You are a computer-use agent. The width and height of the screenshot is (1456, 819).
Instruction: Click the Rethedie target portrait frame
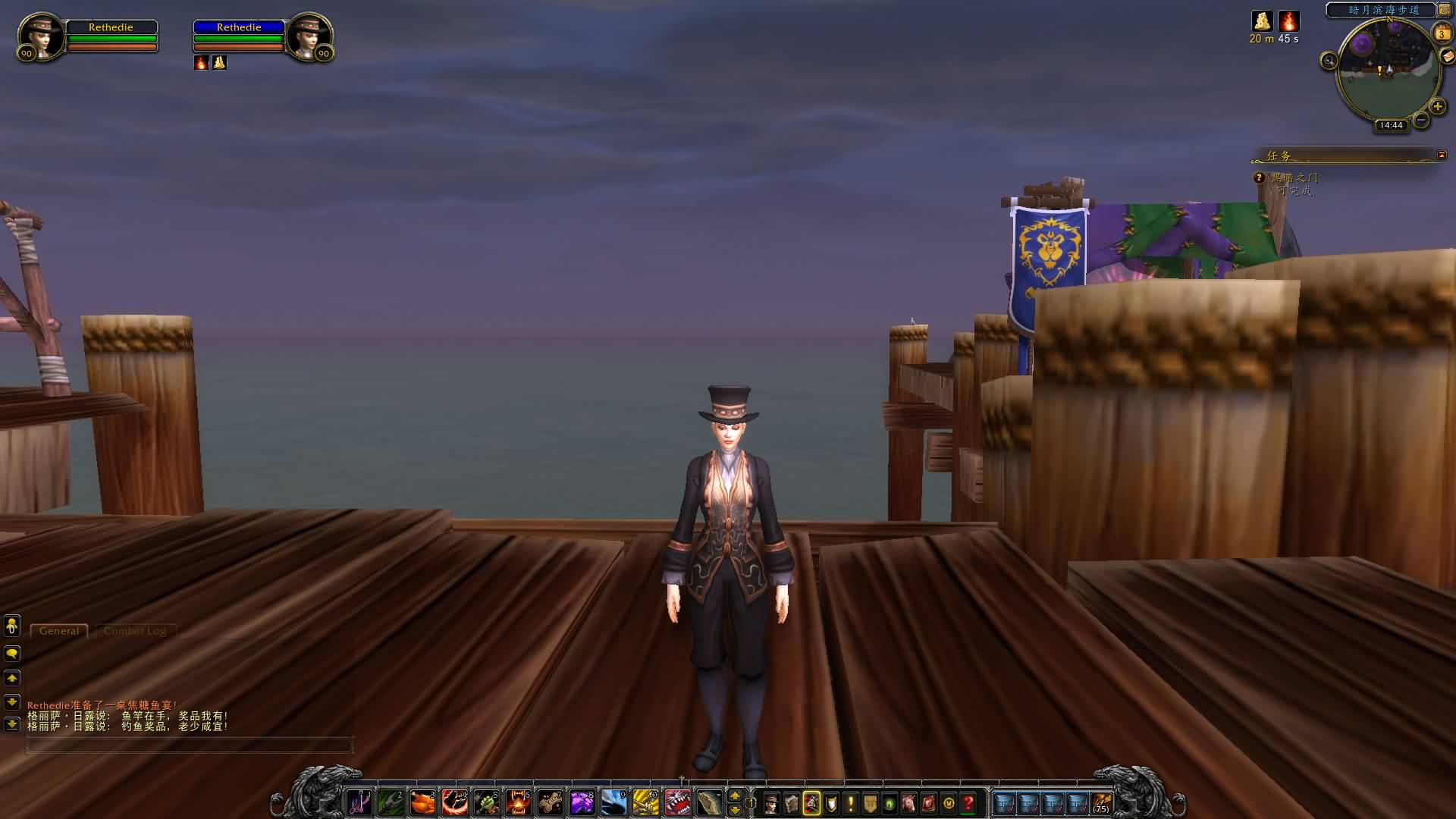309,36
